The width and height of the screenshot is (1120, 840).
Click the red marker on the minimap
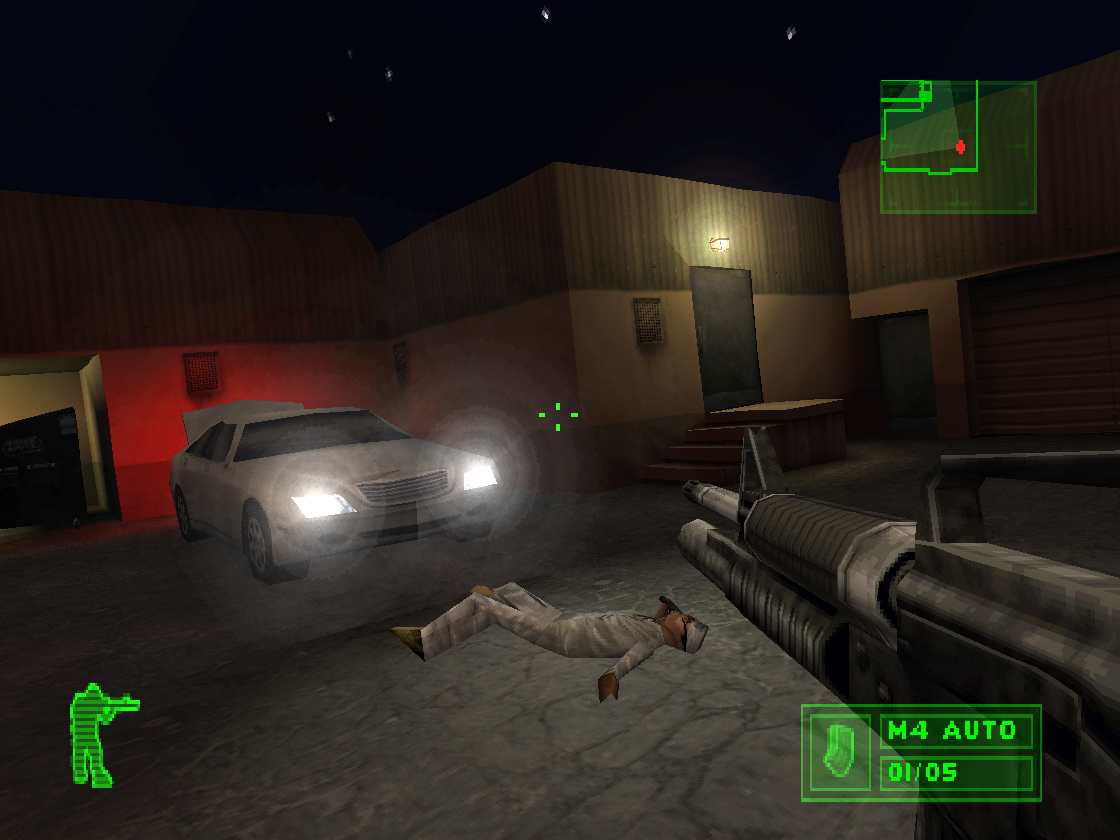(961, 146)
